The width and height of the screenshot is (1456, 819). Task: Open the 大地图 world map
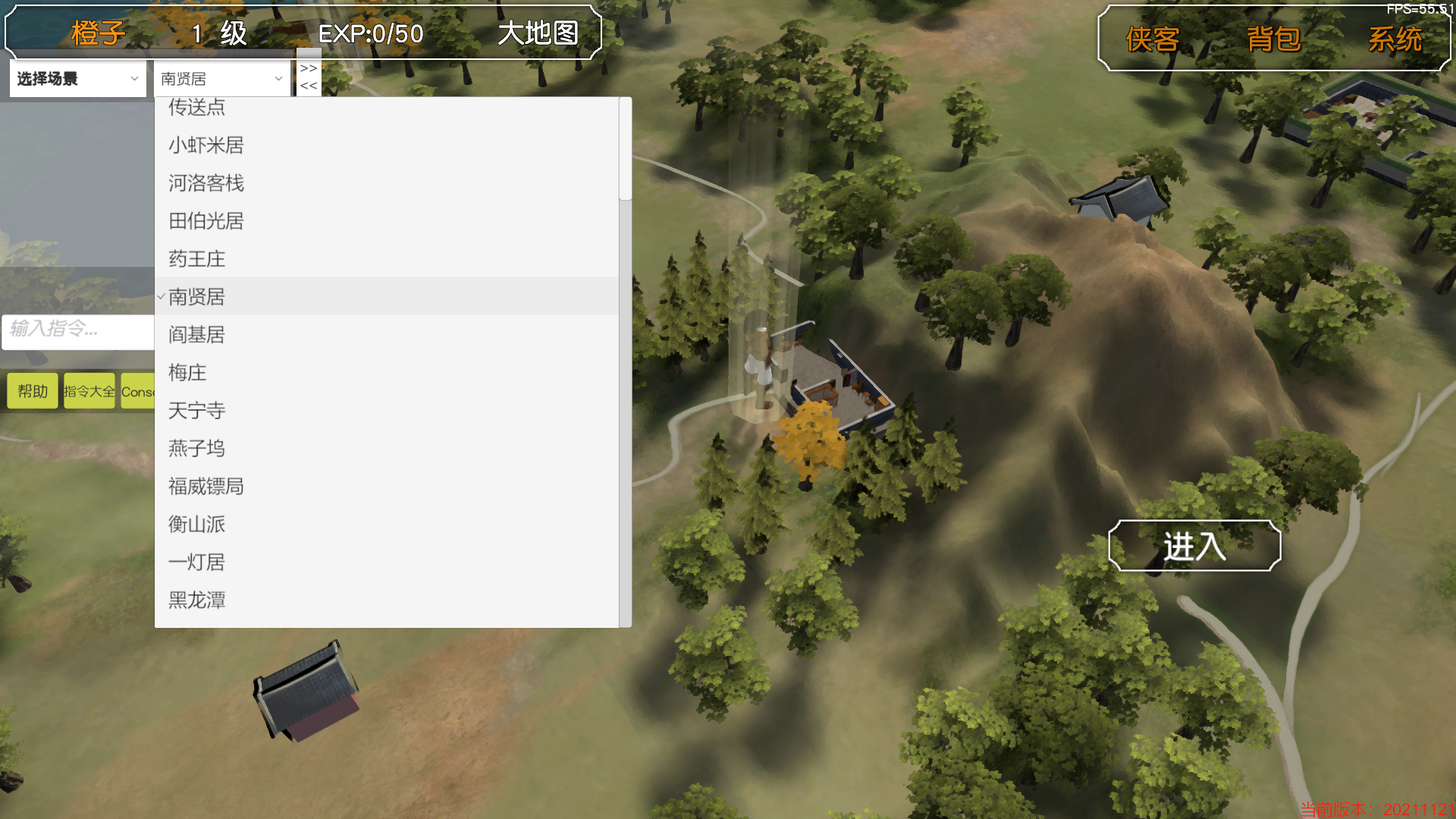[x=538, y=33]
